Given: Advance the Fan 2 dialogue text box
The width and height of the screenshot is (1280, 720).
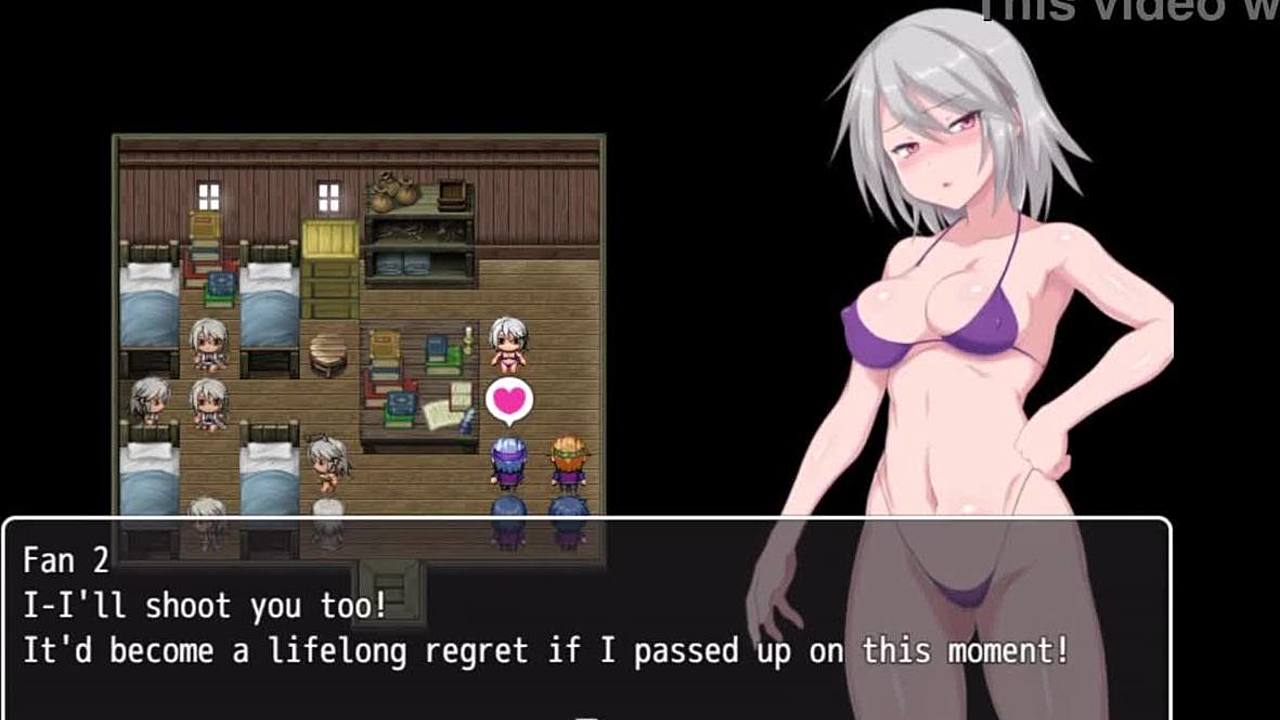Looking at the screenshot, I should [x=586, y=620].
